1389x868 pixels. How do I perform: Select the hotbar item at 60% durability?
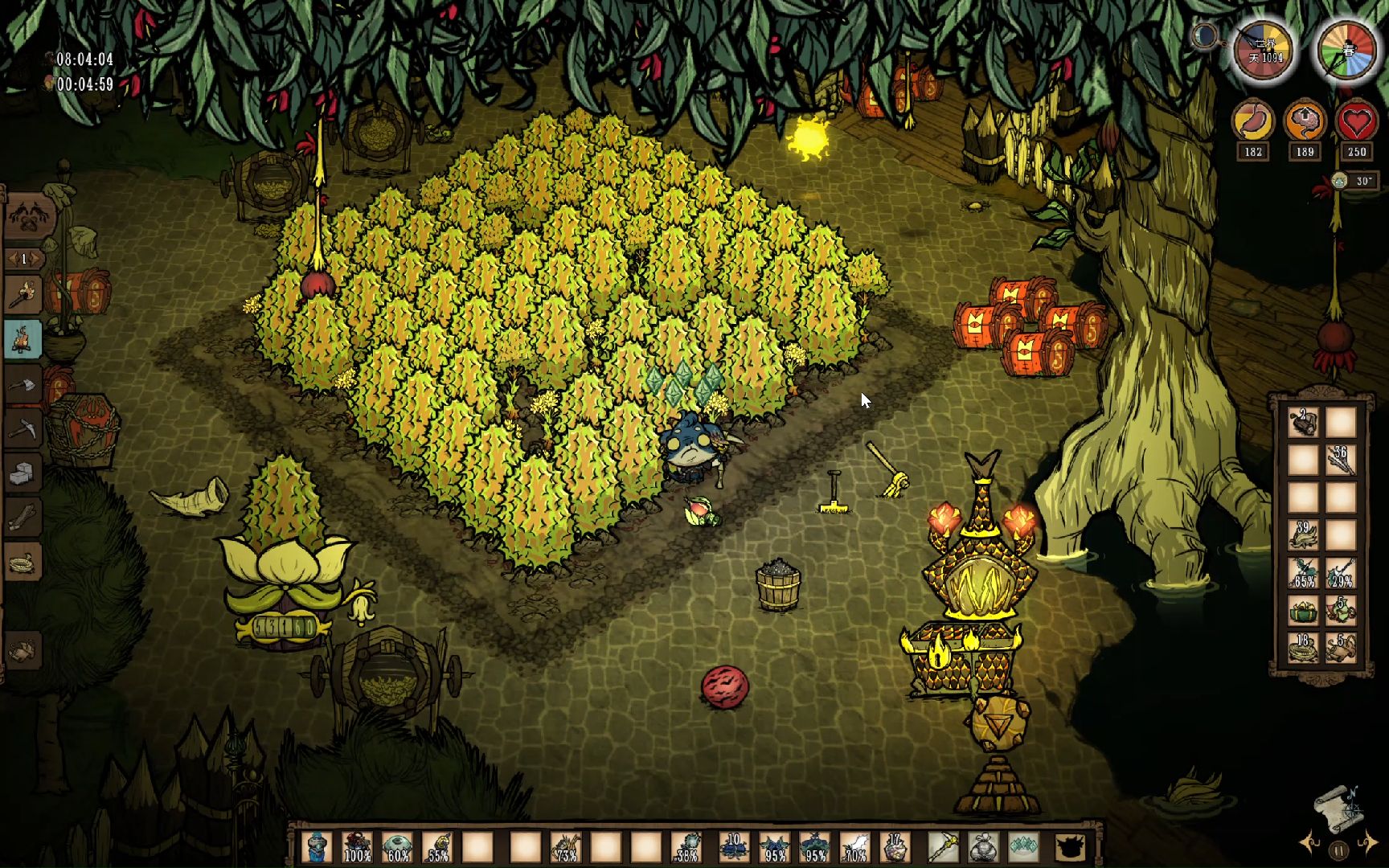(398, 847)
